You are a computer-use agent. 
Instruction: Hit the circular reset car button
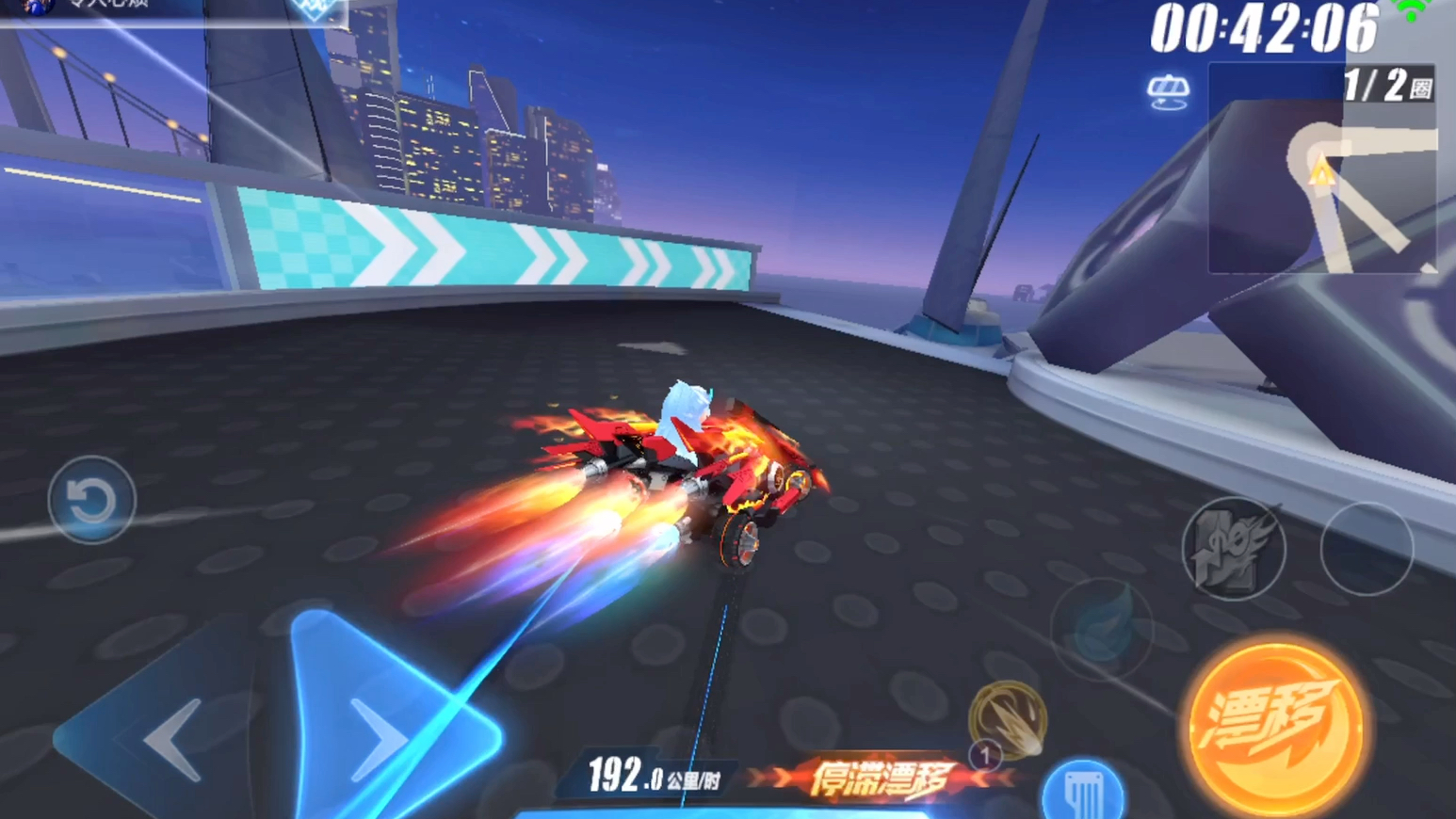coord(91,500)
